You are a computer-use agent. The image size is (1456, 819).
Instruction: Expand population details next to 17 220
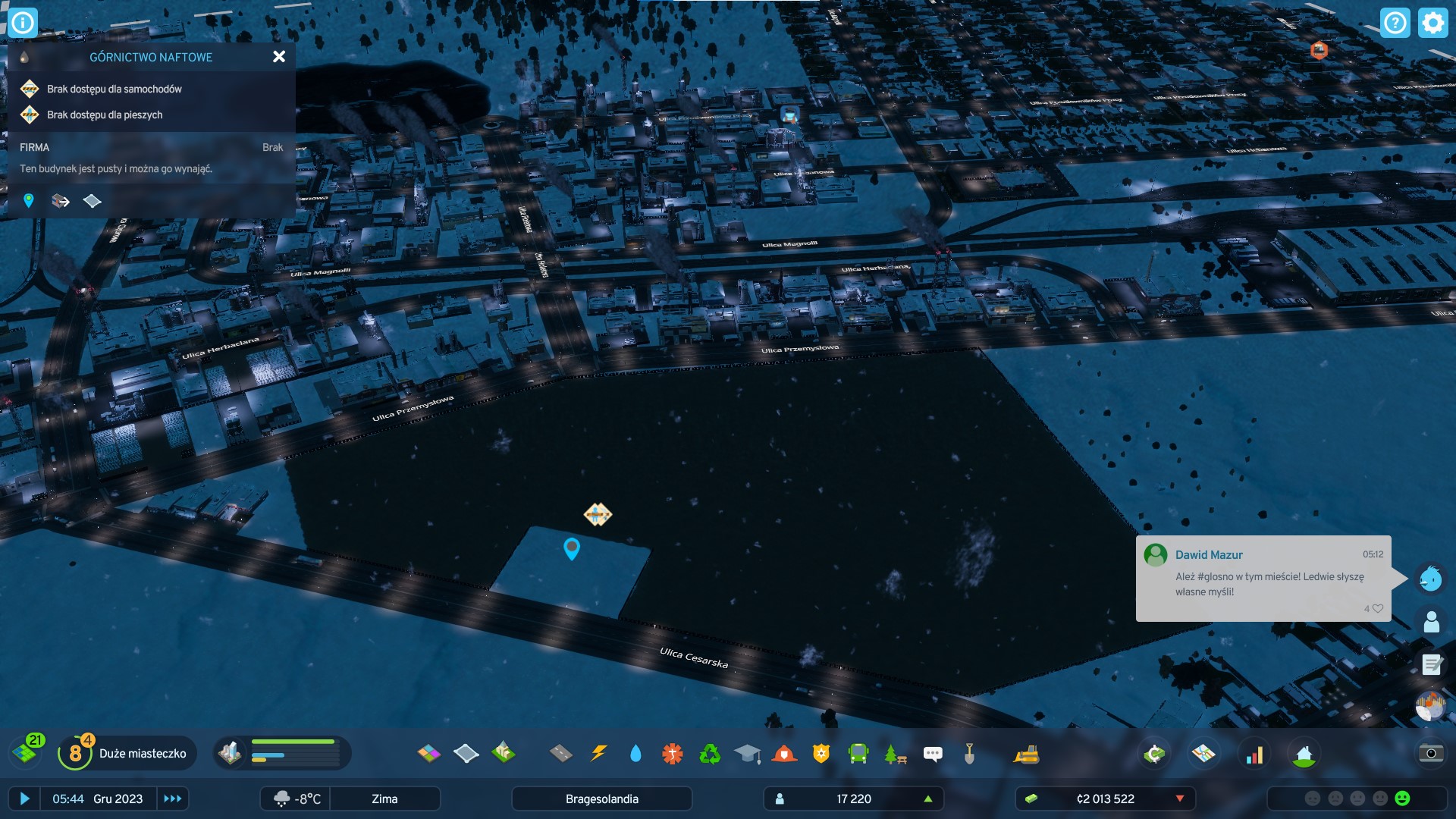(929, 799)
